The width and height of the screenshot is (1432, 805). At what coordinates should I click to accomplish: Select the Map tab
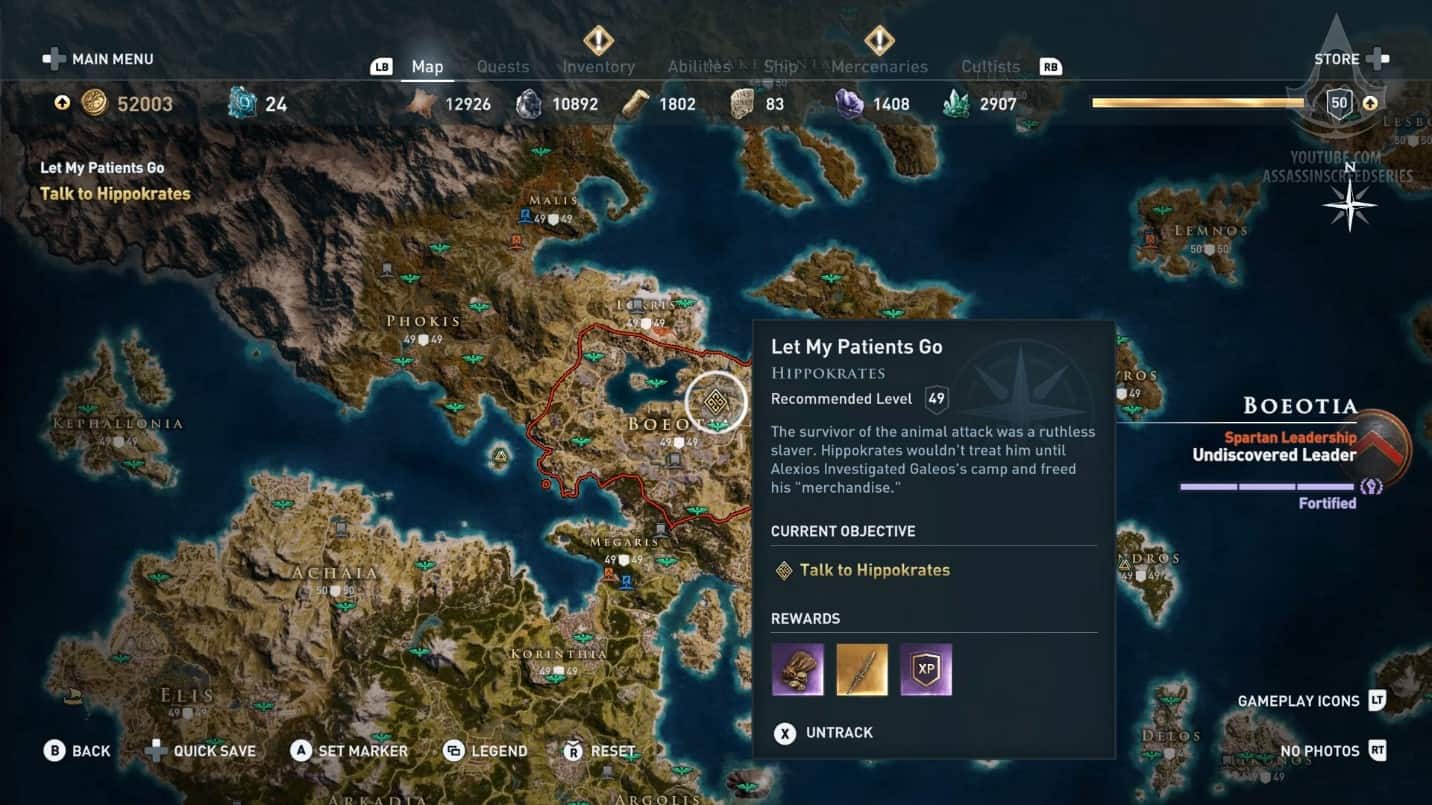427,67
